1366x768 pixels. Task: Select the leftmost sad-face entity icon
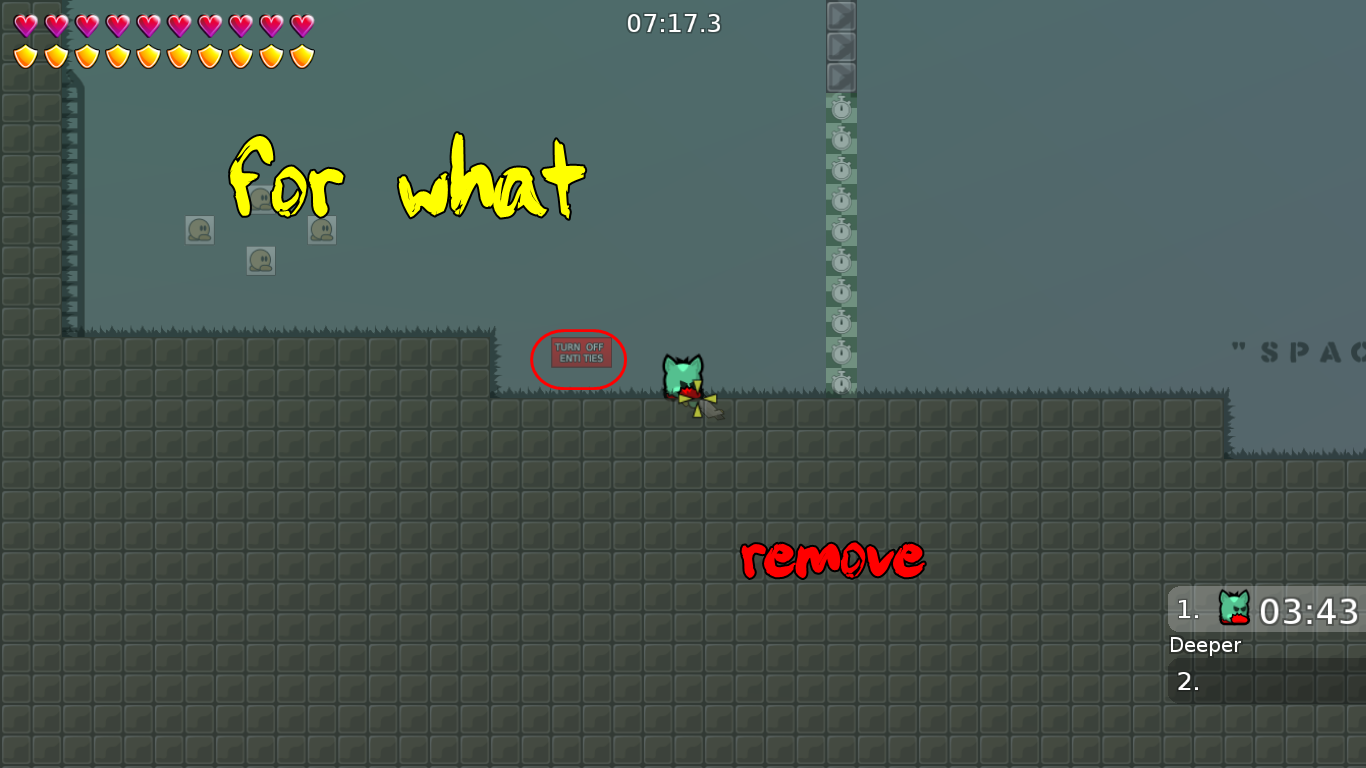199,229
